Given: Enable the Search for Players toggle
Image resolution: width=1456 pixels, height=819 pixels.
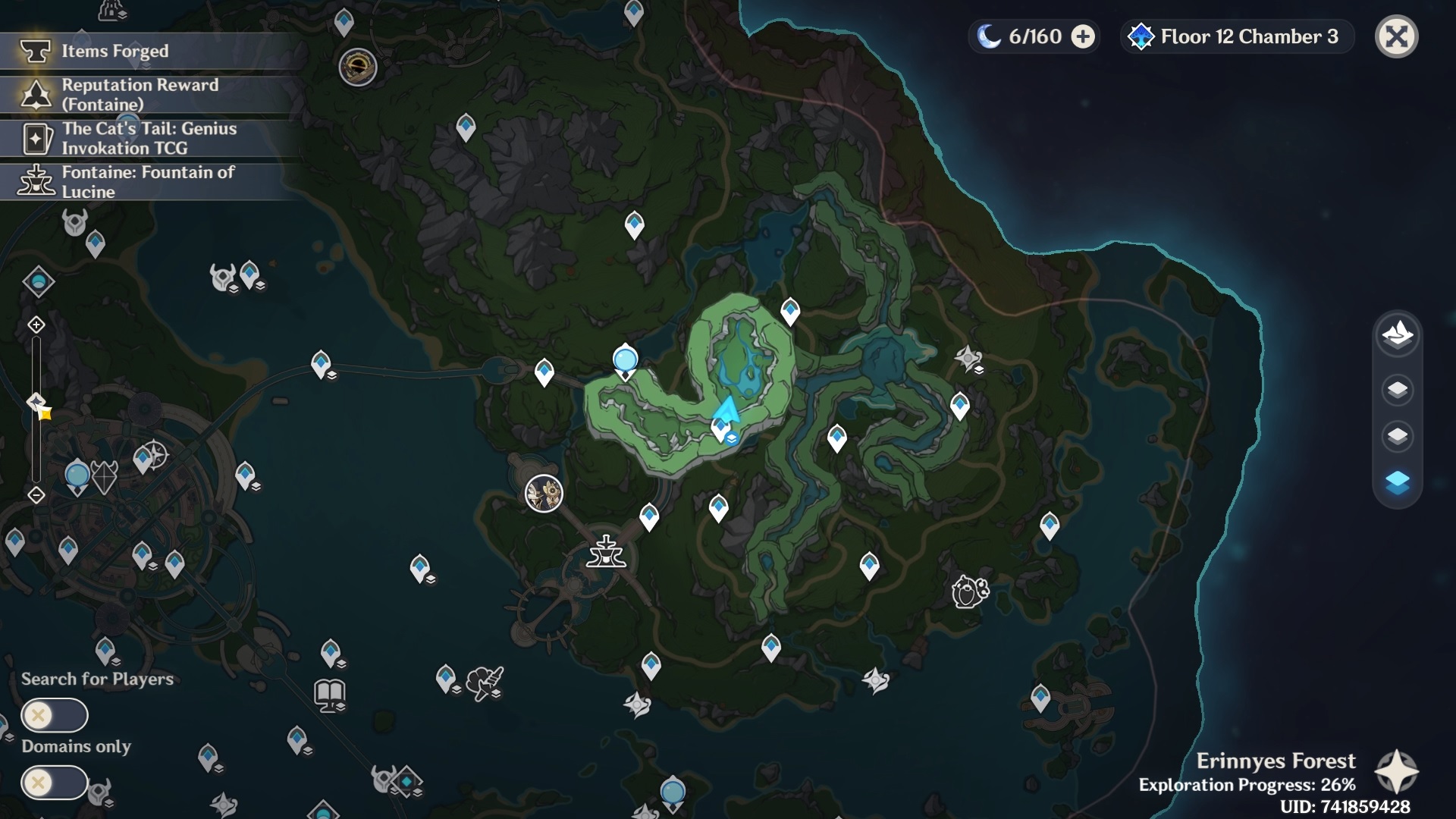Looking at the screenshot, I should click(55, 715).
